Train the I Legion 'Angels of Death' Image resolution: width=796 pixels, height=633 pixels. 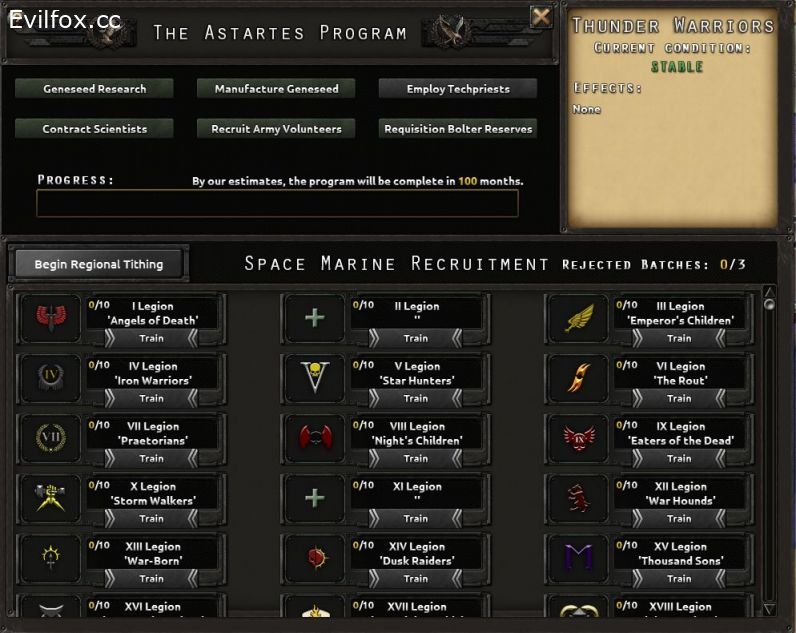pyautogui.click(x=151, y=338)
